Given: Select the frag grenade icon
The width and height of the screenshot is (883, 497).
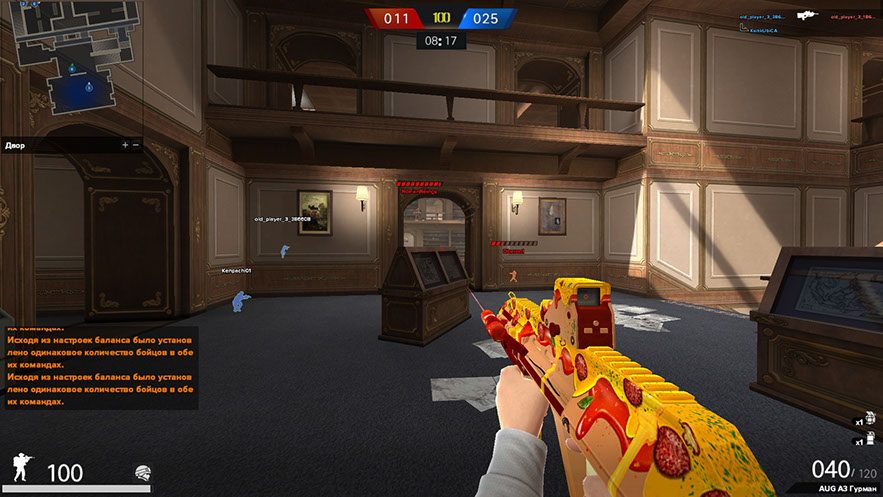Looking at the screenshot, I should pos(872,421).
